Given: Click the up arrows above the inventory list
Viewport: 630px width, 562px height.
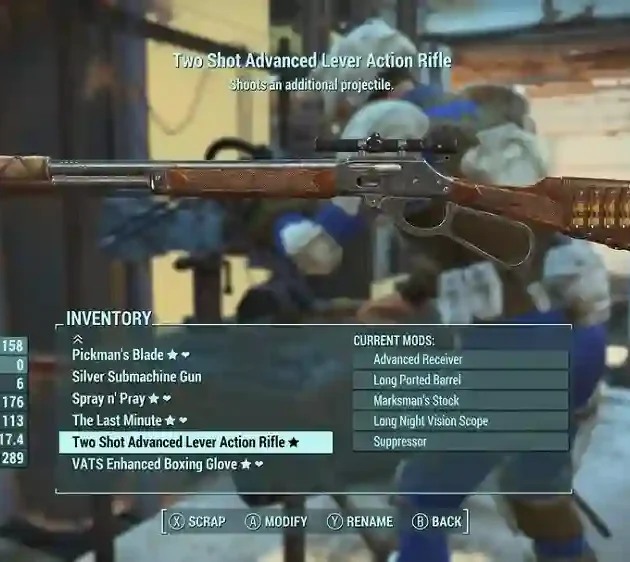Looking at the screenshot, I should tap(78, 340).
